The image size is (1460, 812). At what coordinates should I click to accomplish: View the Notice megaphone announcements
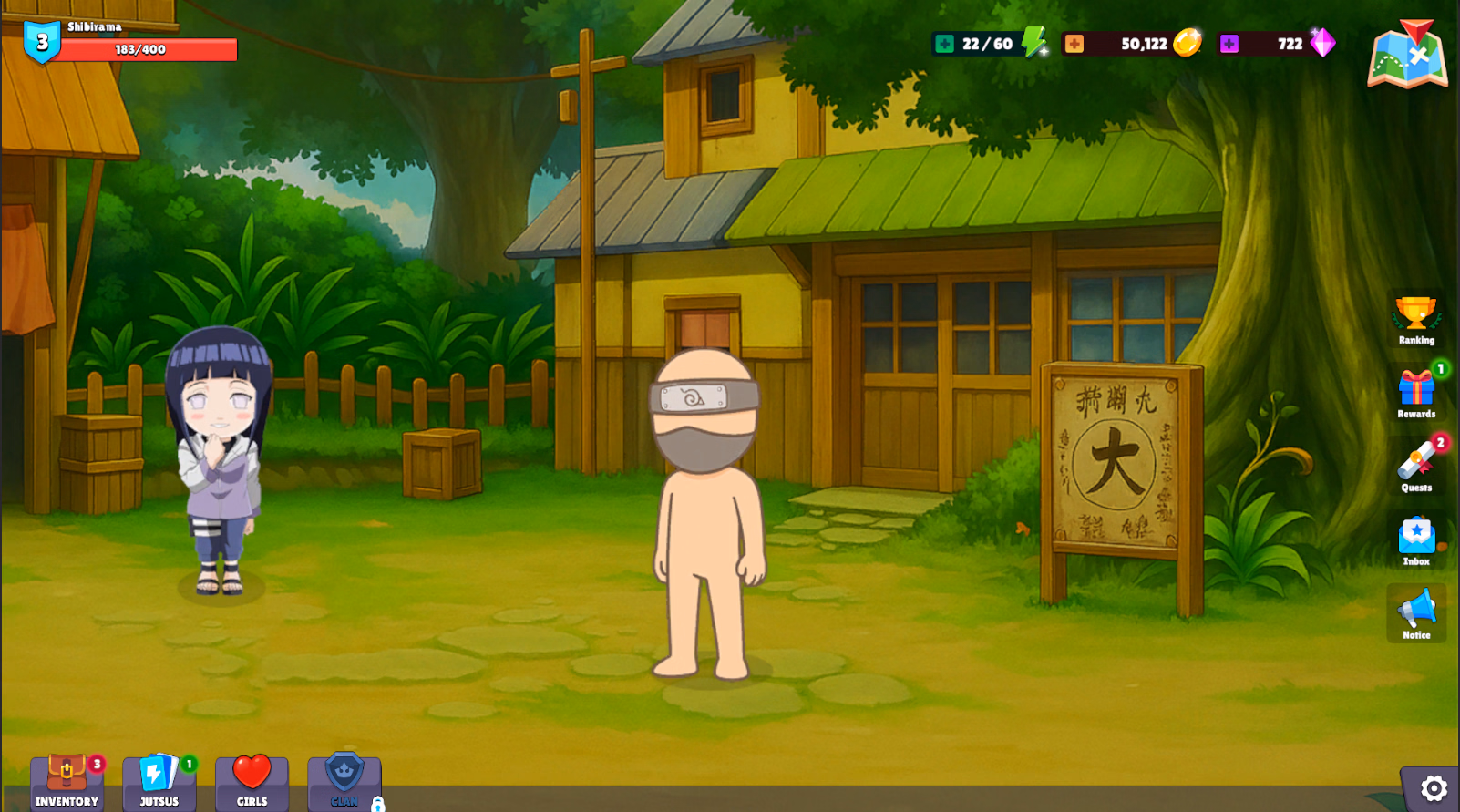pyautogui.click(x=1416, y=614)
